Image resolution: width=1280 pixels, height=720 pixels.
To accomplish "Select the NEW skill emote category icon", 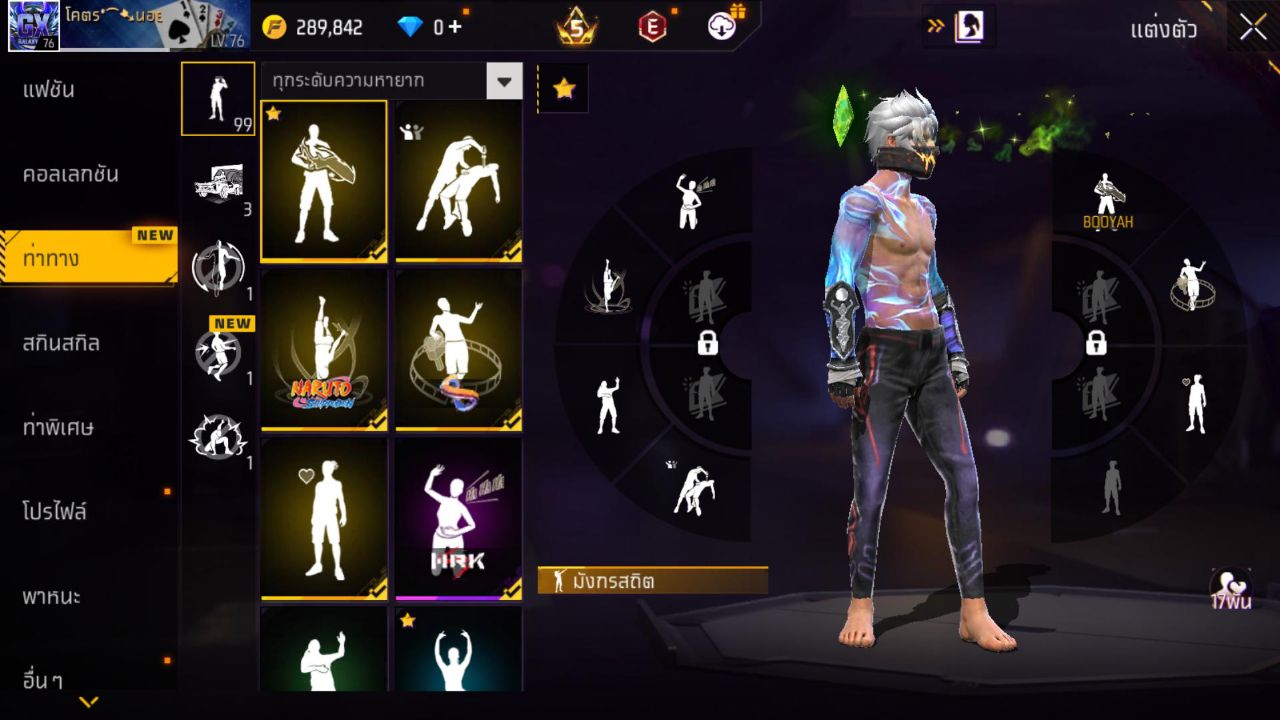I will [x=218, y=352].
